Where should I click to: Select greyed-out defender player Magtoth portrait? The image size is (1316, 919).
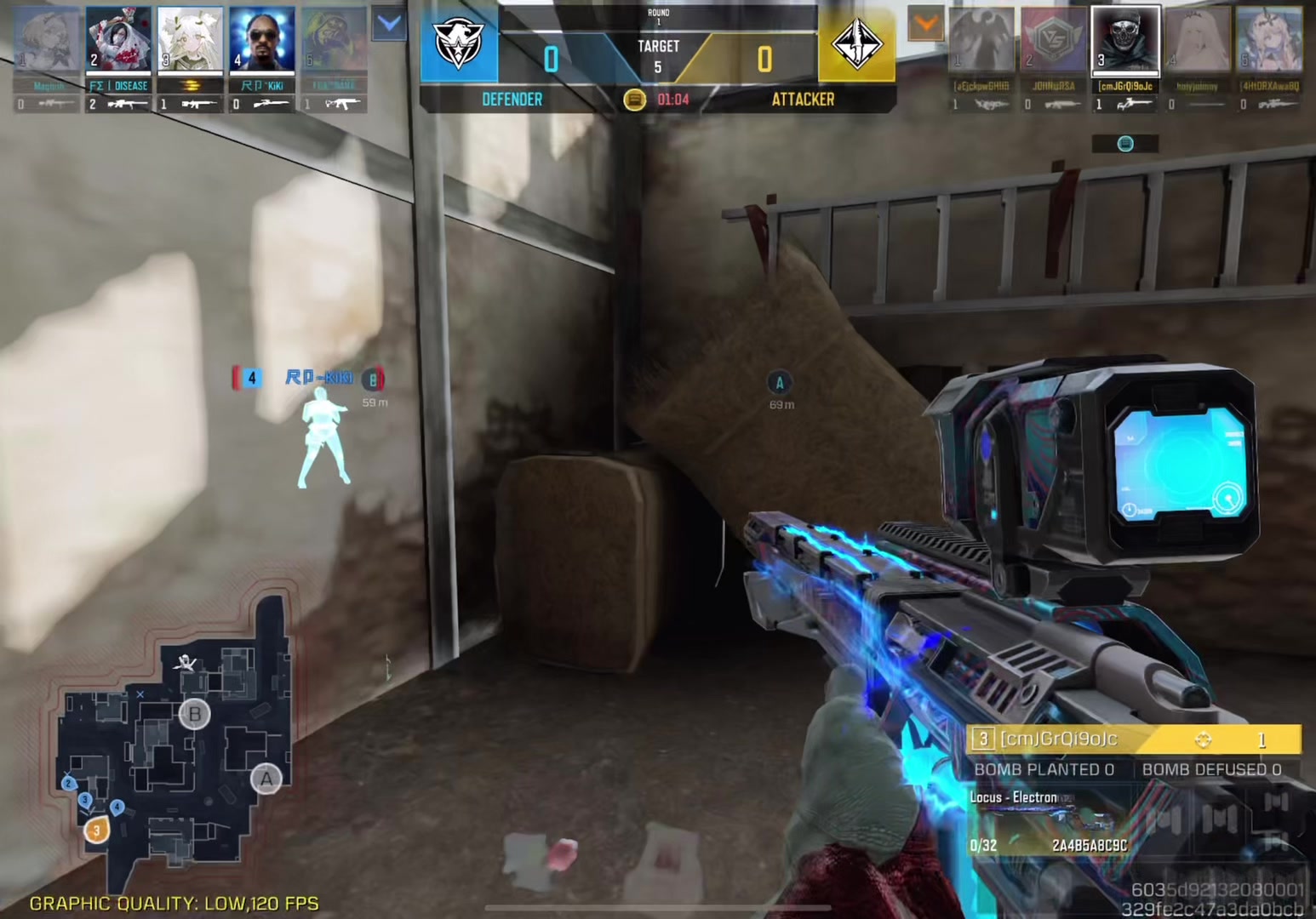click(48, 40)
